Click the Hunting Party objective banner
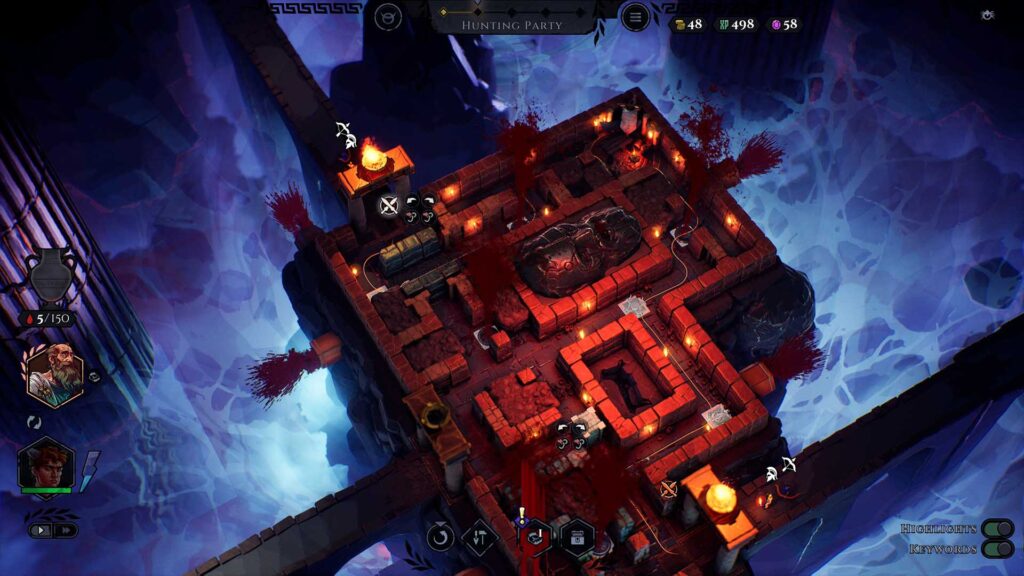 (x=512, y=24)
